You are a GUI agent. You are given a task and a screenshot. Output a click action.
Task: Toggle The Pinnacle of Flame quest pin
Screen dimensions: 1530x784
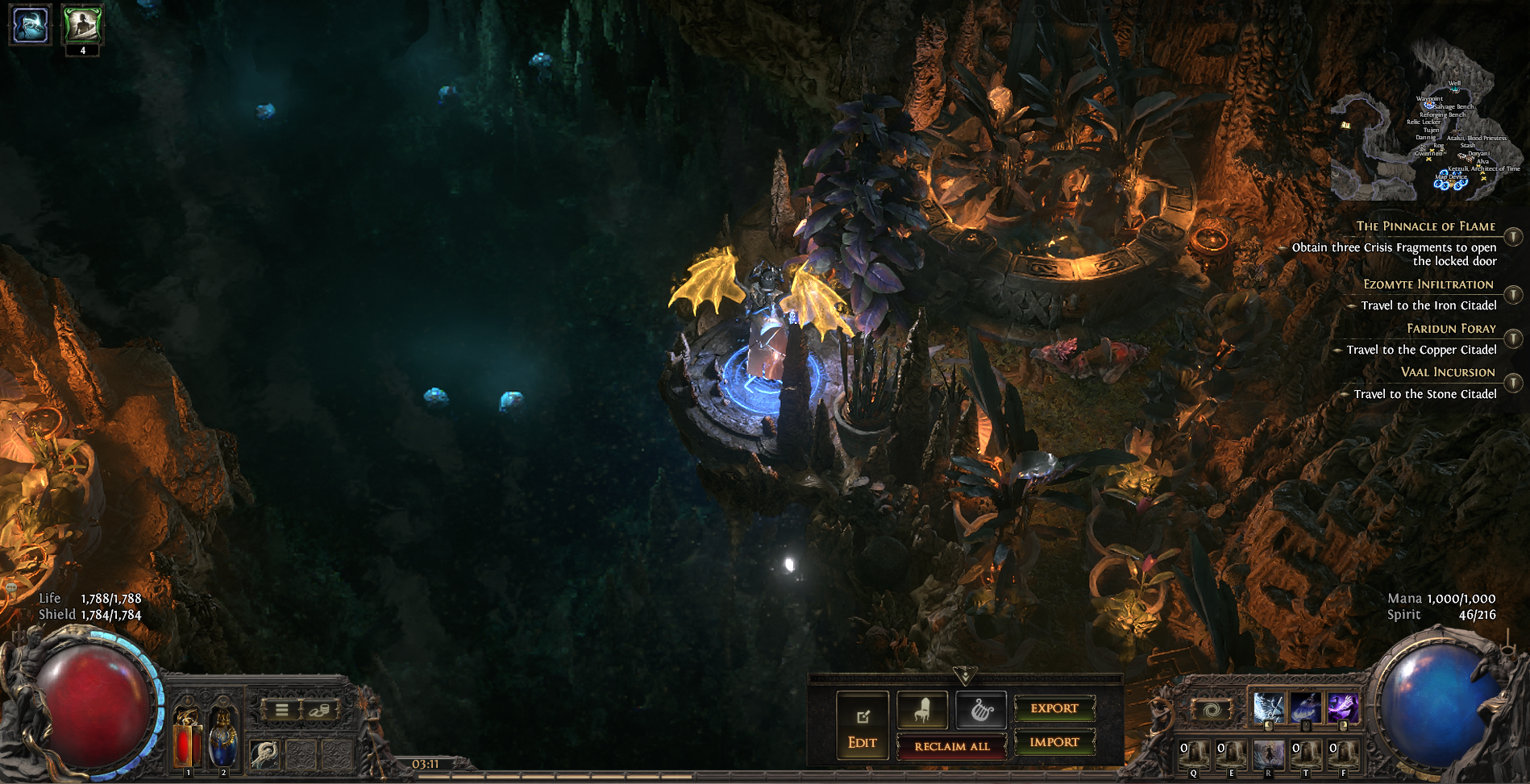[x=1513, y=236]
